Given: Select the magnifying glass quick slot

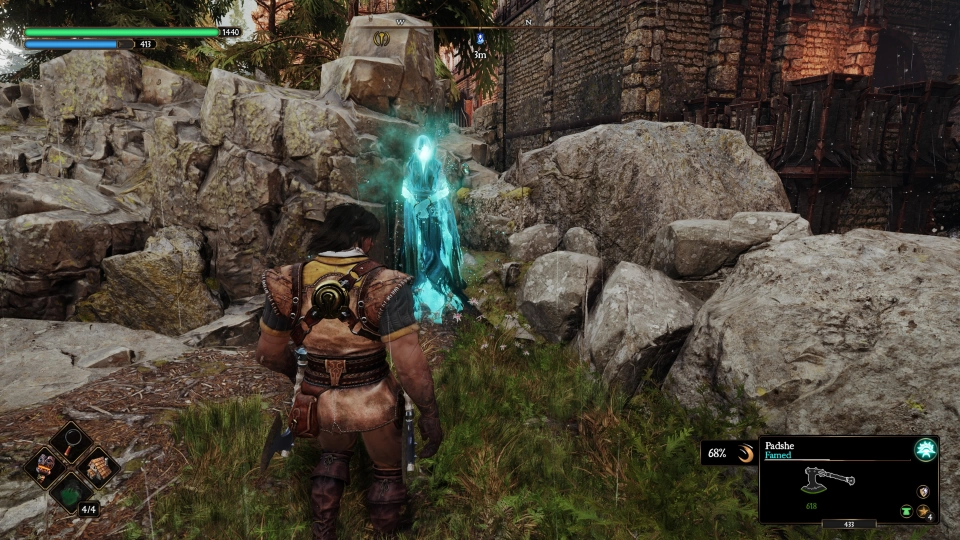Looking at the screenshot, I should [x=70, y=440].
